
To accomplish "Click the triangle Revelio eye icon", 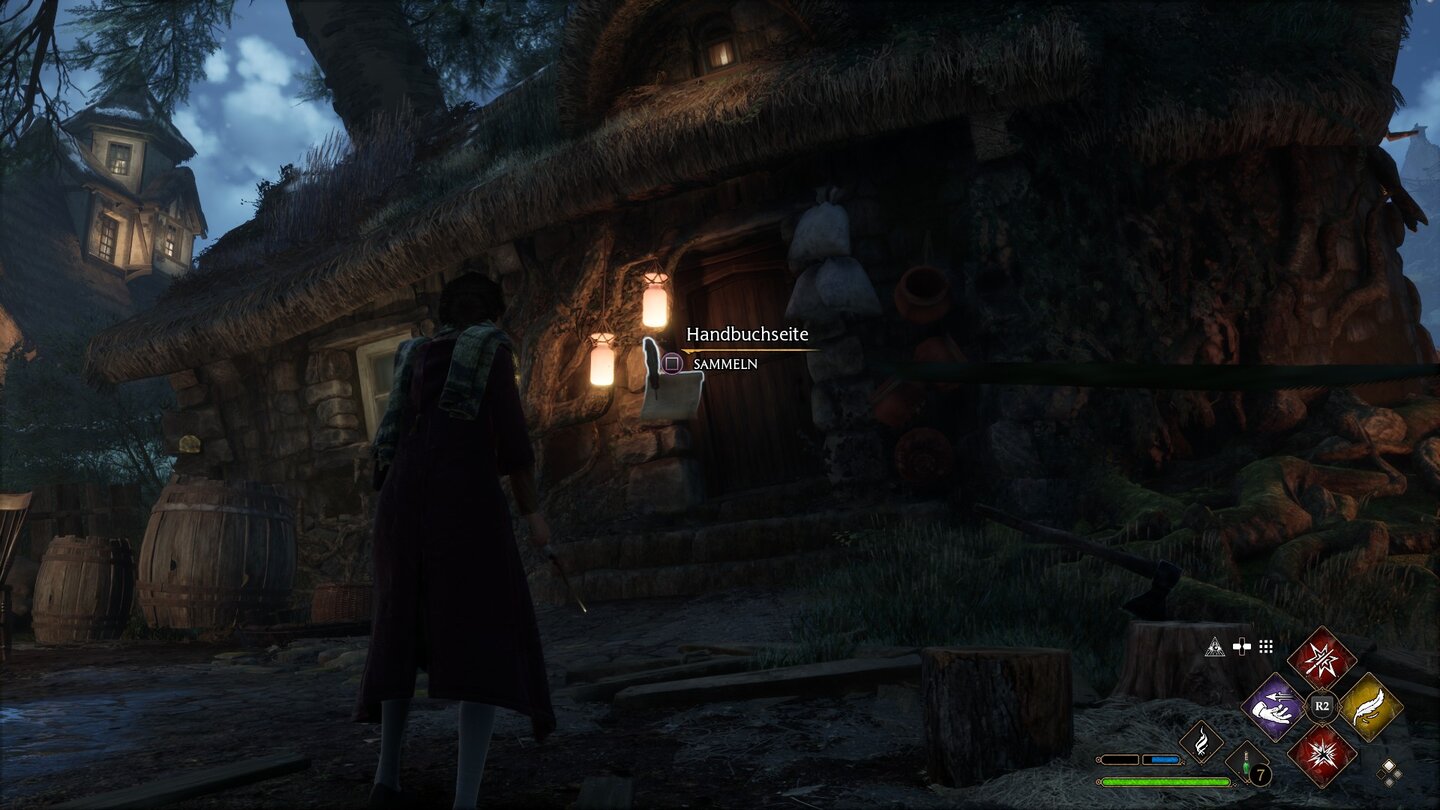I will [x=1215, y=647].
